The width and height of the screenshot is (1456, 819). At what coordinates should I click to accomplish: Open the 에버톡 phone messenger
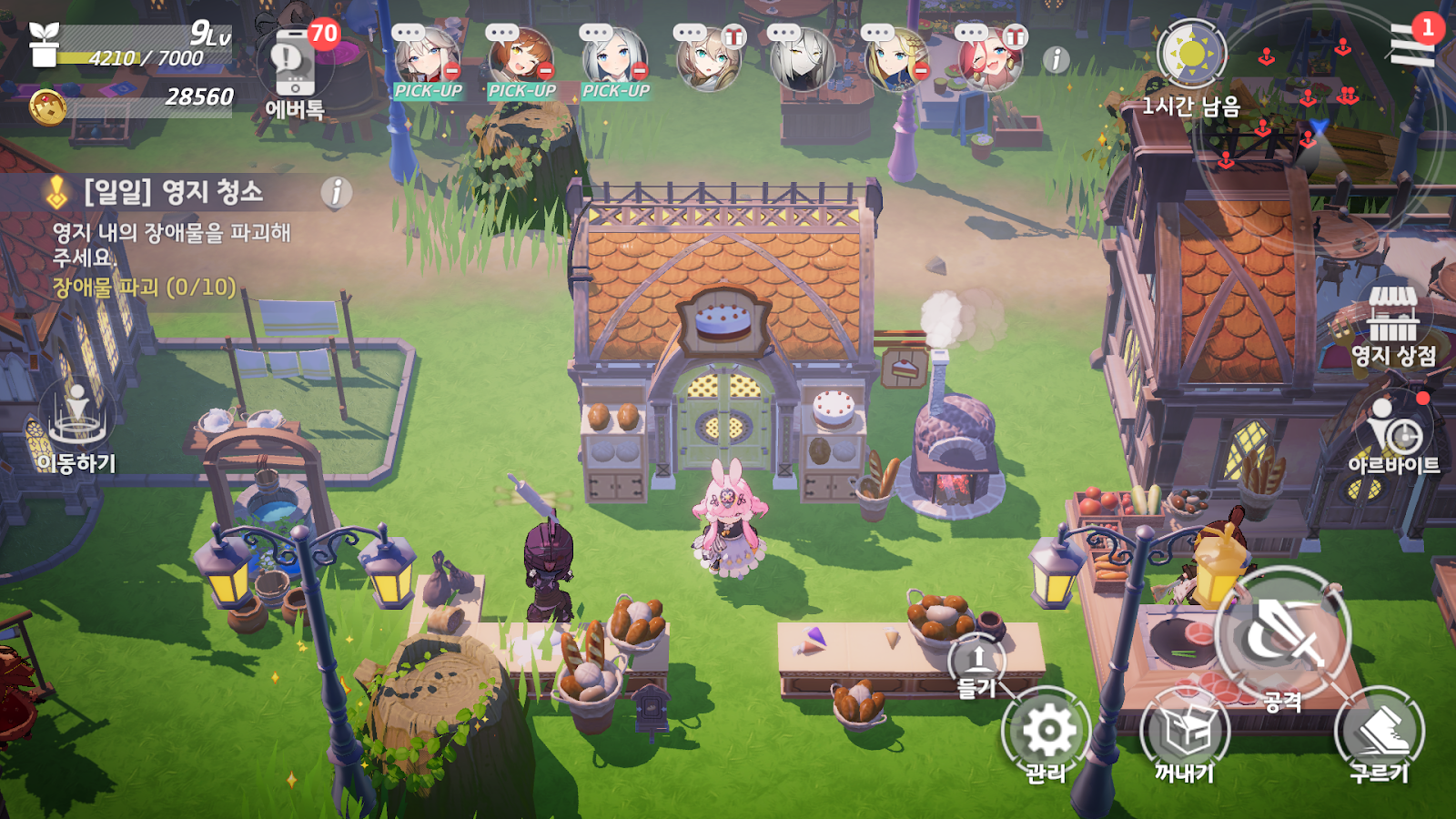point(294,68)
